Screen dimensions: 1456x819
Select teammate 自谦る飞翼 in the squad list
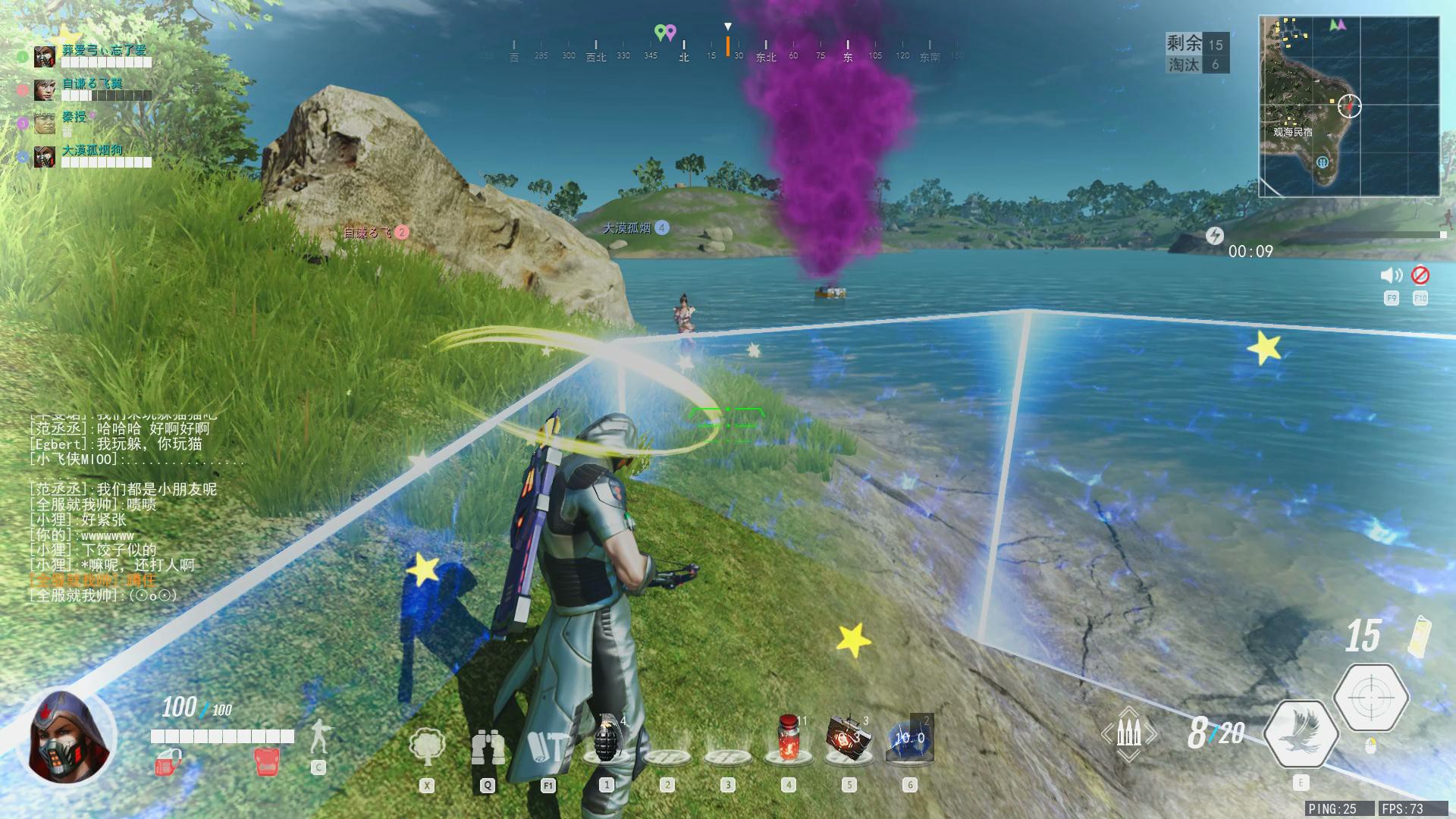(93, 84)
